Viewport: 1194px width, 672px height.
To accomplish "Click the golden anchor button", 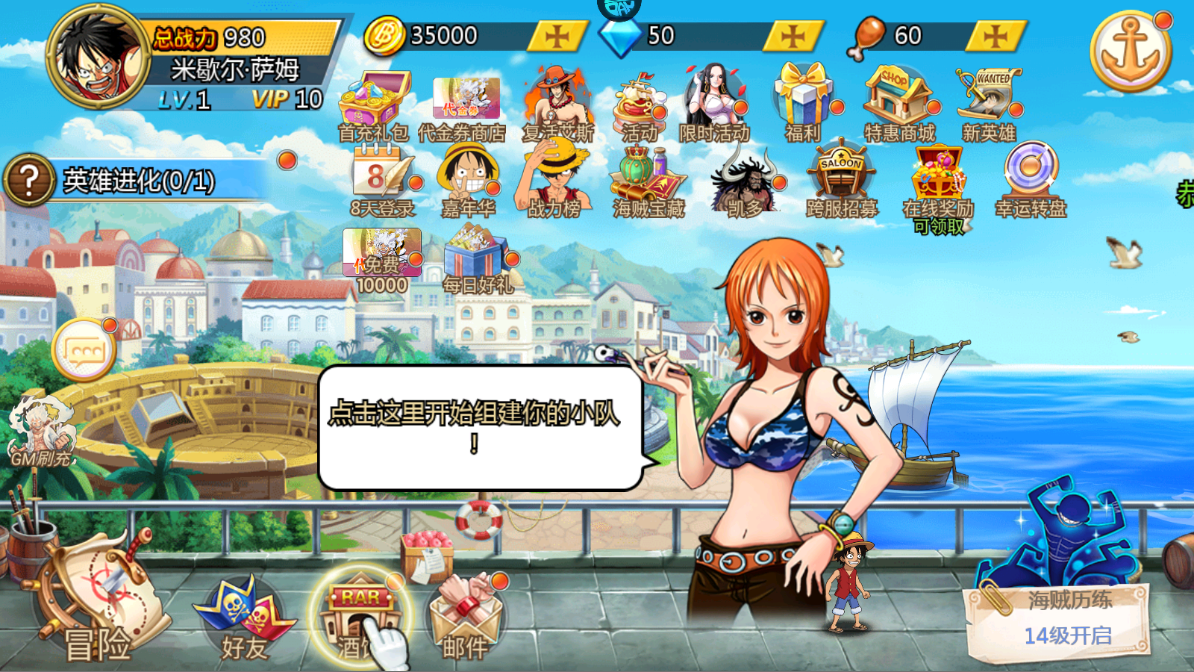I will pos(1130,52).
